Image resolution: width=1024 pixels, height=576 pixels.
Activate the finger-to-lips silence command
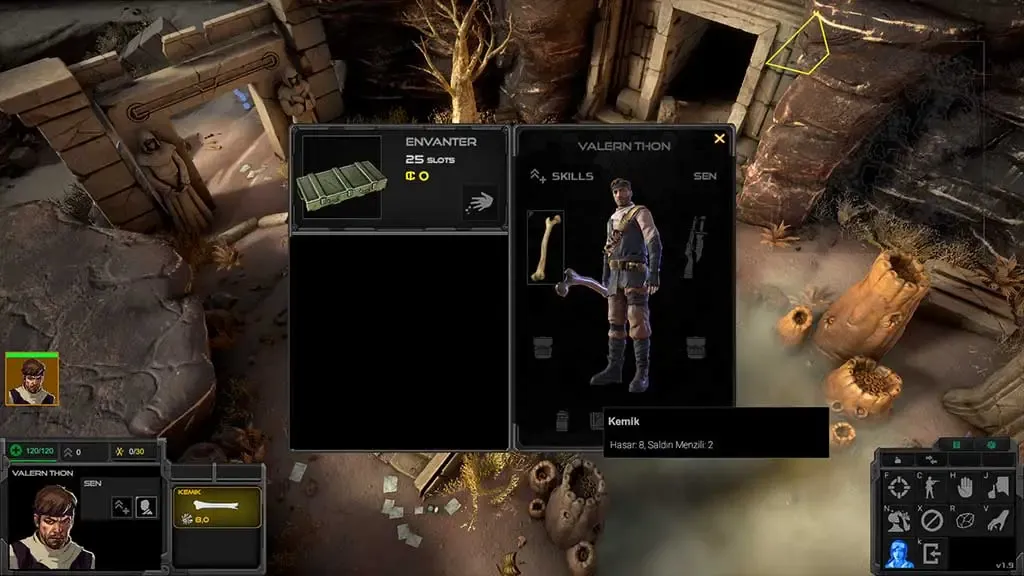(x=998, y=488)
